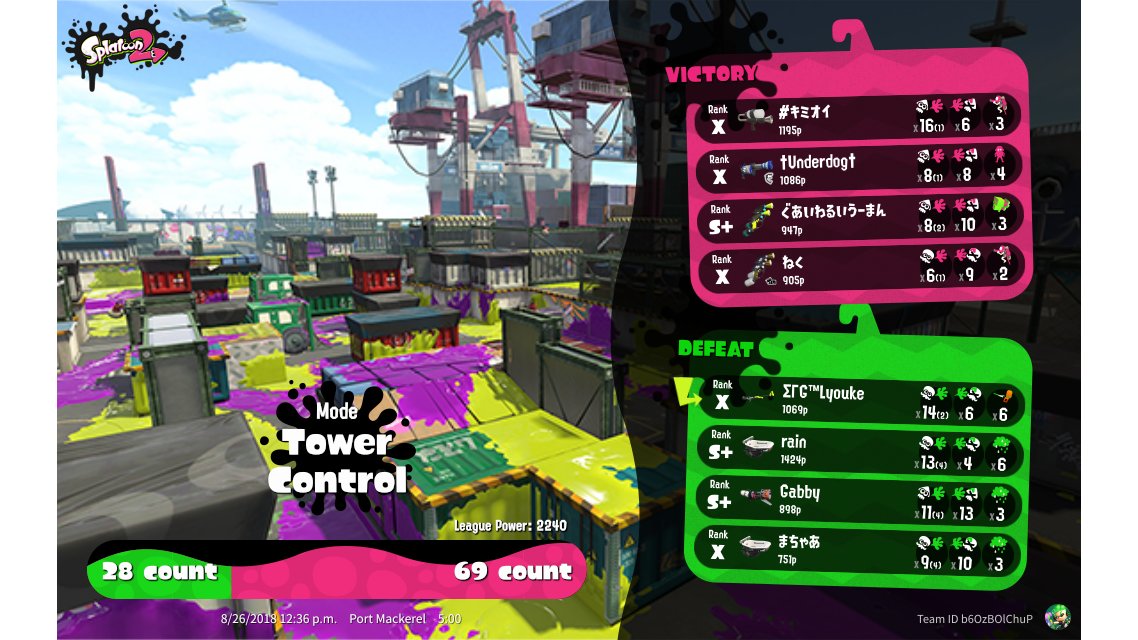Click the player avatar beside Team ID
Viewport: 1138px width, 640px height.
pos(1057,617)
